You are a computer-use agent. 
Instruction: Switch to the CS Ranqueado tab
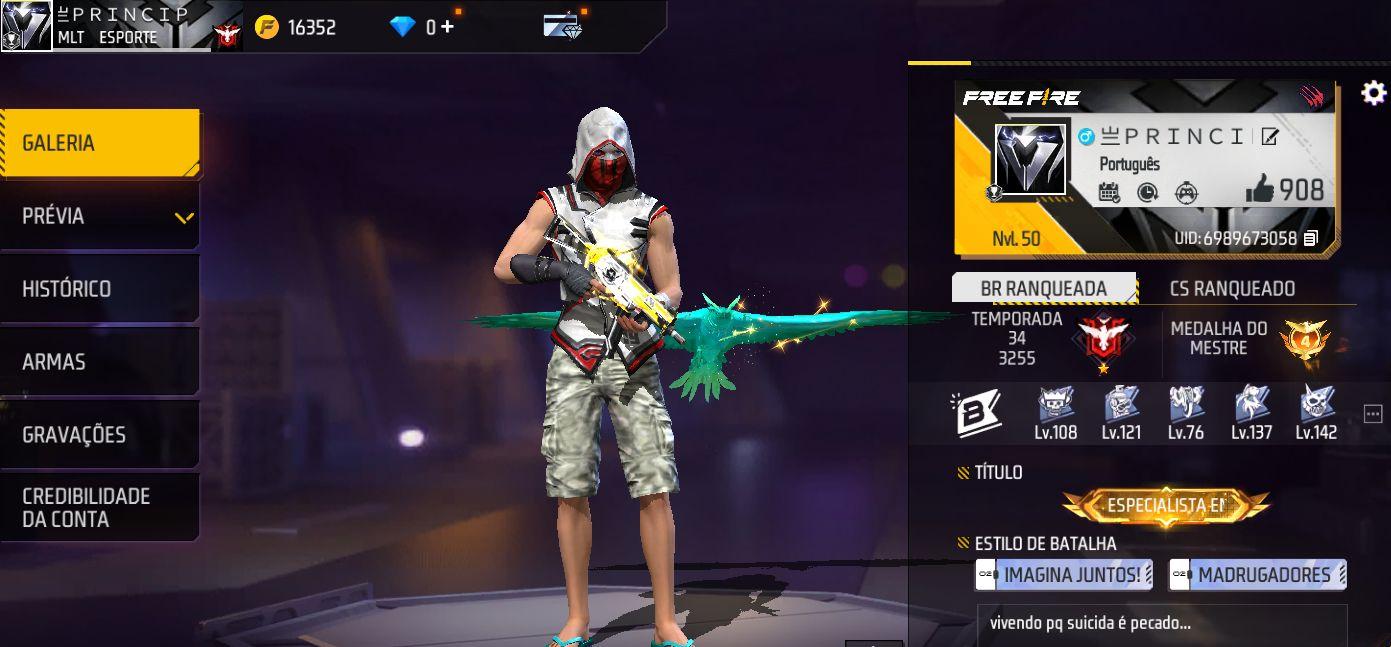(1232, 288)
